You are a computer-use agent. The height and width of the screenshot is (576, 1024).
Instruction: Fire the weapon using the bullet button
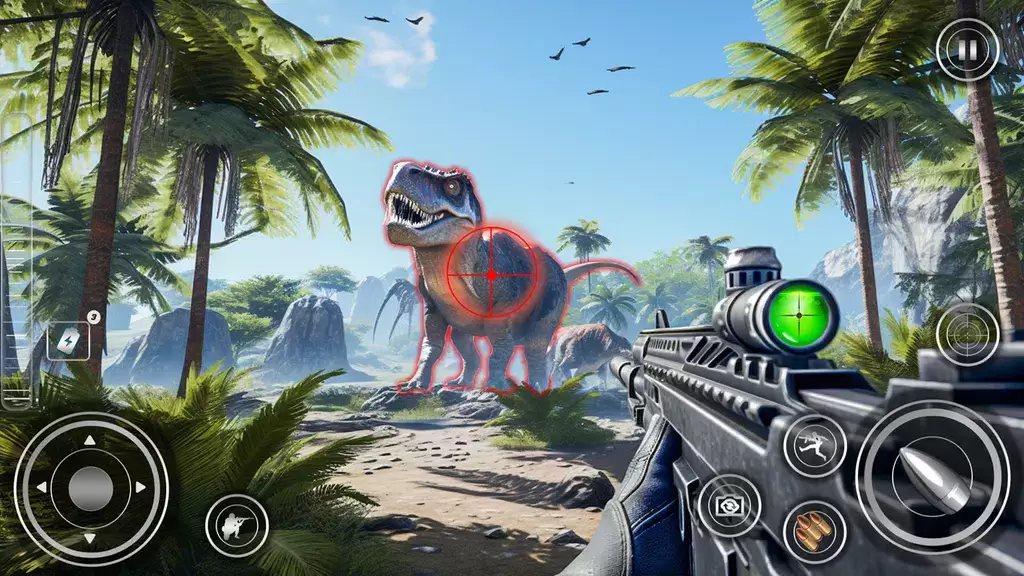coord(932,476)
